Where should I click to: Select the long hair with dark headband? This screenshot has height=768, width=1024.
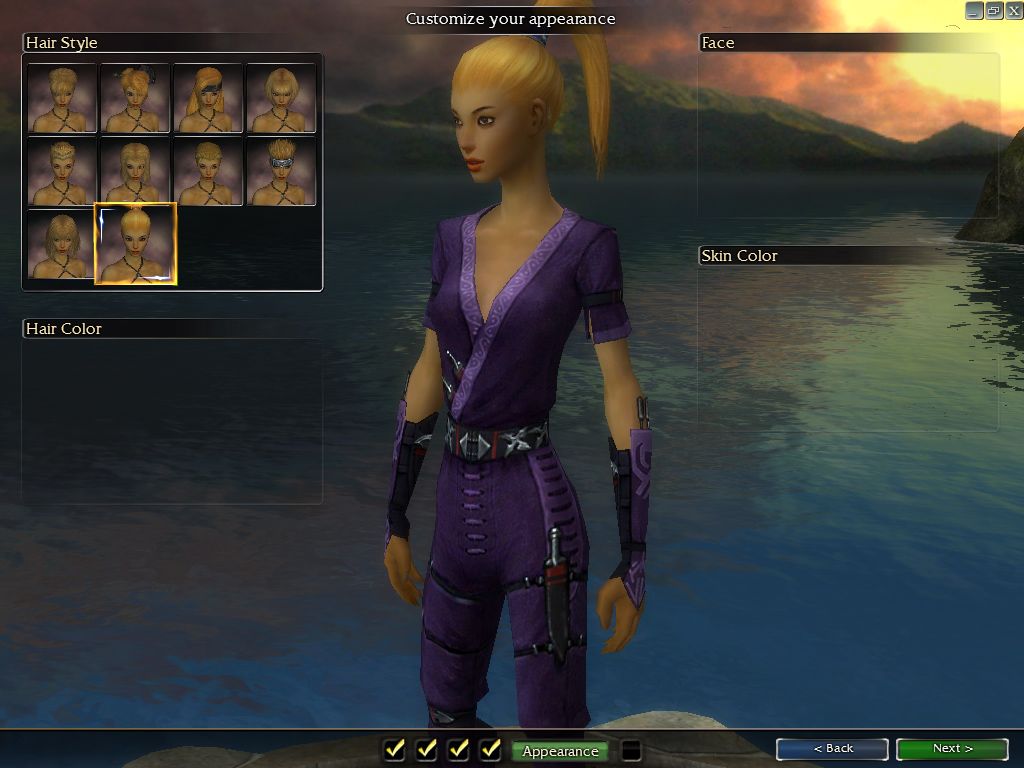pos(208,98)
